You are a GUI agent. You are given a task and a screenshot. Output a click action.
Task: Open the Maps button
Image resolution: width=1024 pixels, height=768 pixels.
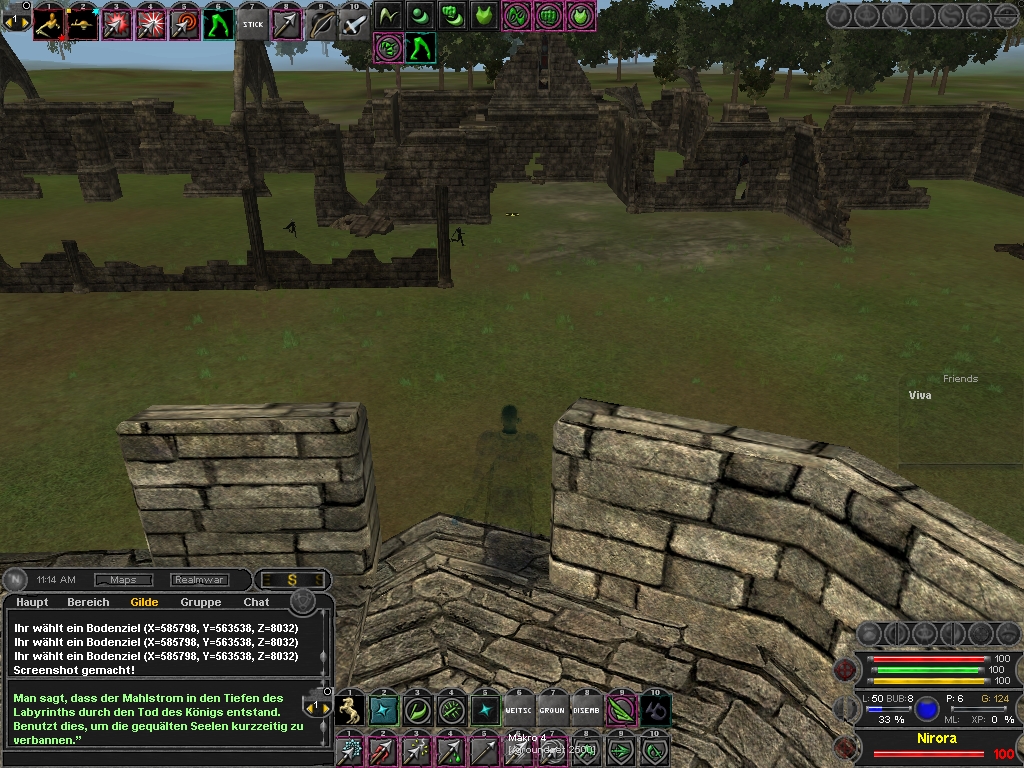pyautogui.click(x=123, y=580)
